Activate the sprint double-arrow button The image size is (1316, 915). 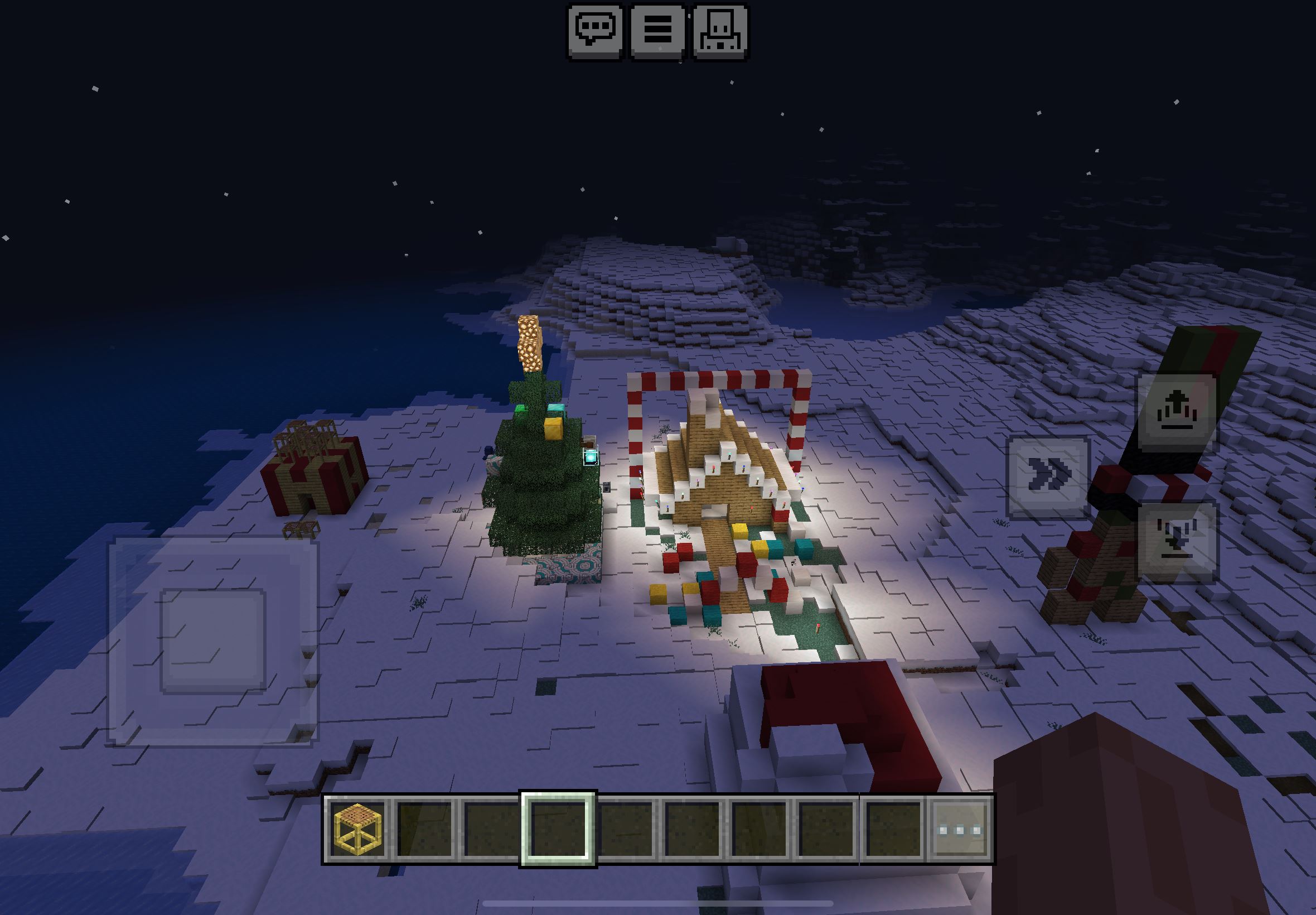(1048, 477)
